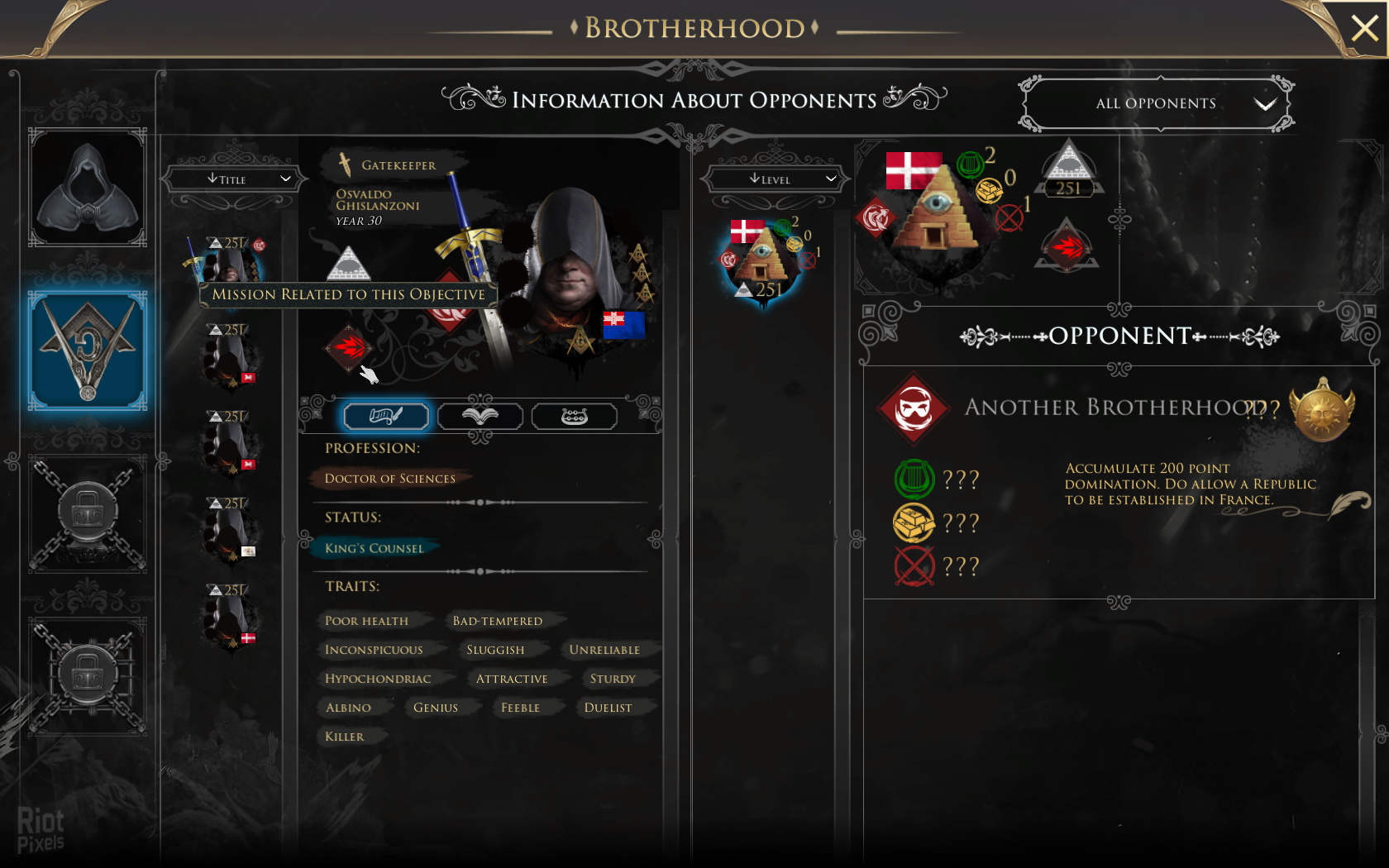1389x868 pixels.
Task: Choose the member with the Danish flag
Action: (x=231, y=618)
